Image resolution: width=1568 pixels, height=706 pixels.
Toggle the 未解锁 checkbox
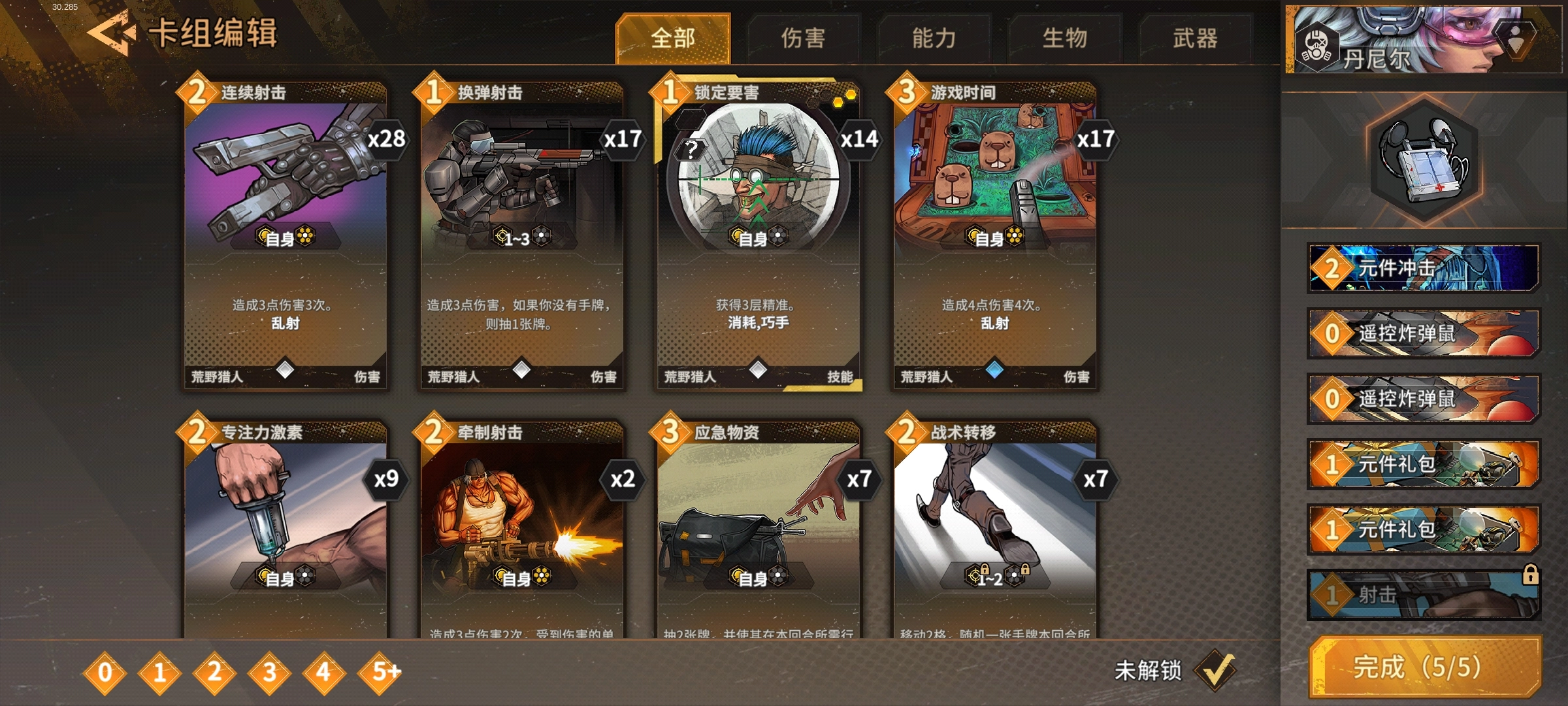1214,670
